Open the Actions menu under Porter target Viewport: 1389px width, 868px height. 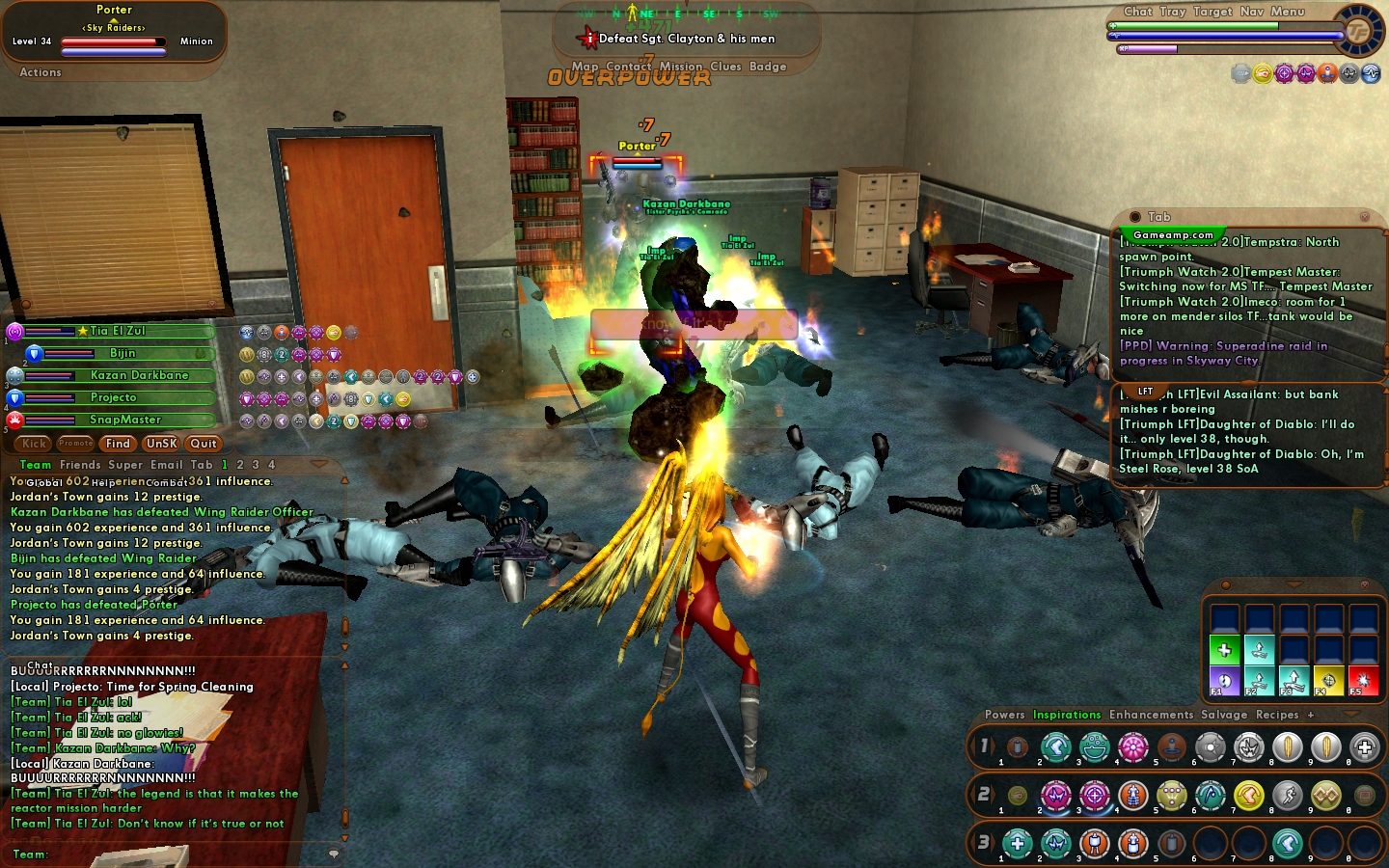[x=41, y=72]
